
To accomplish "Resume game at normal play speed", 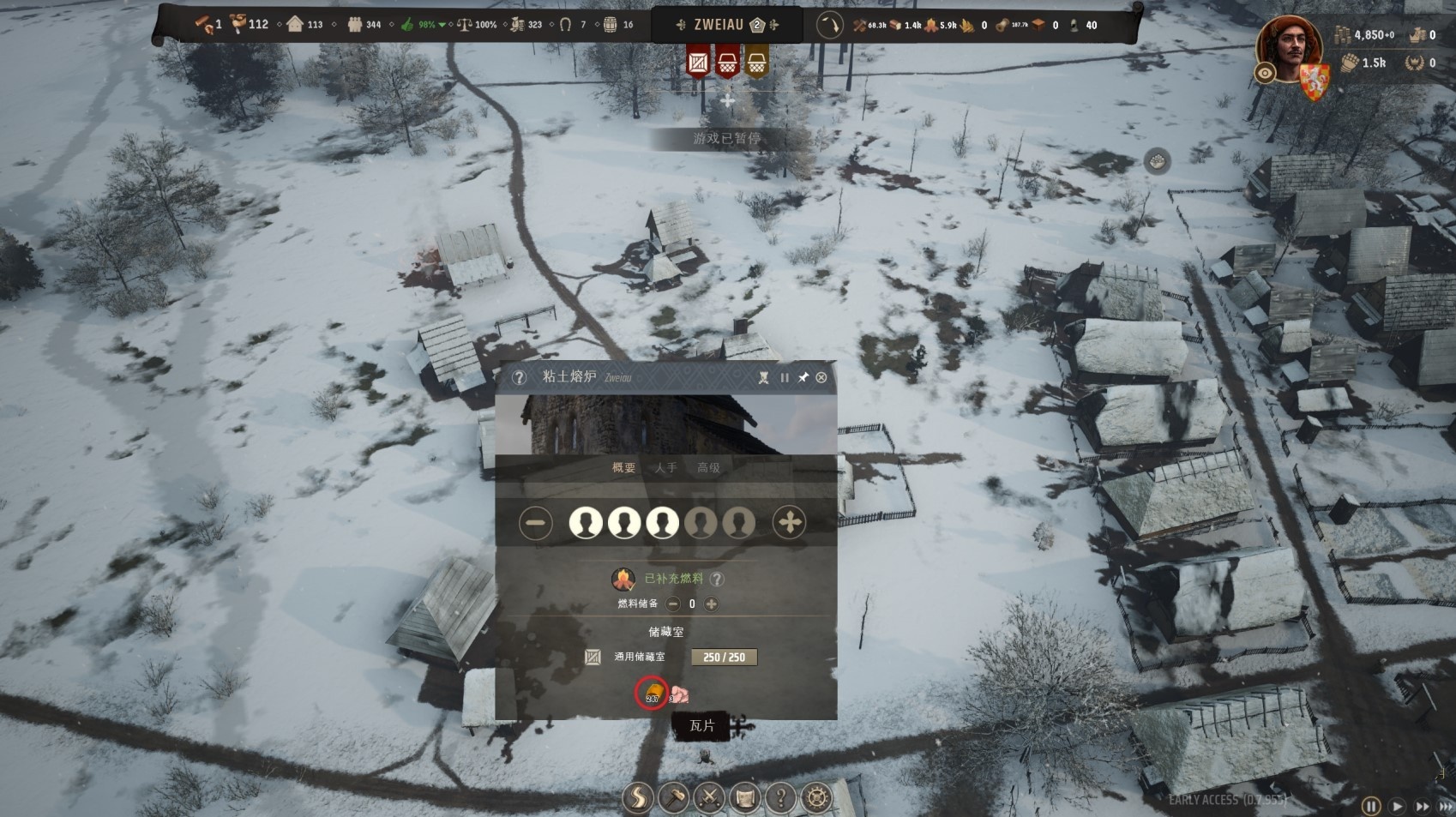I will click(x=1397, y=806).
